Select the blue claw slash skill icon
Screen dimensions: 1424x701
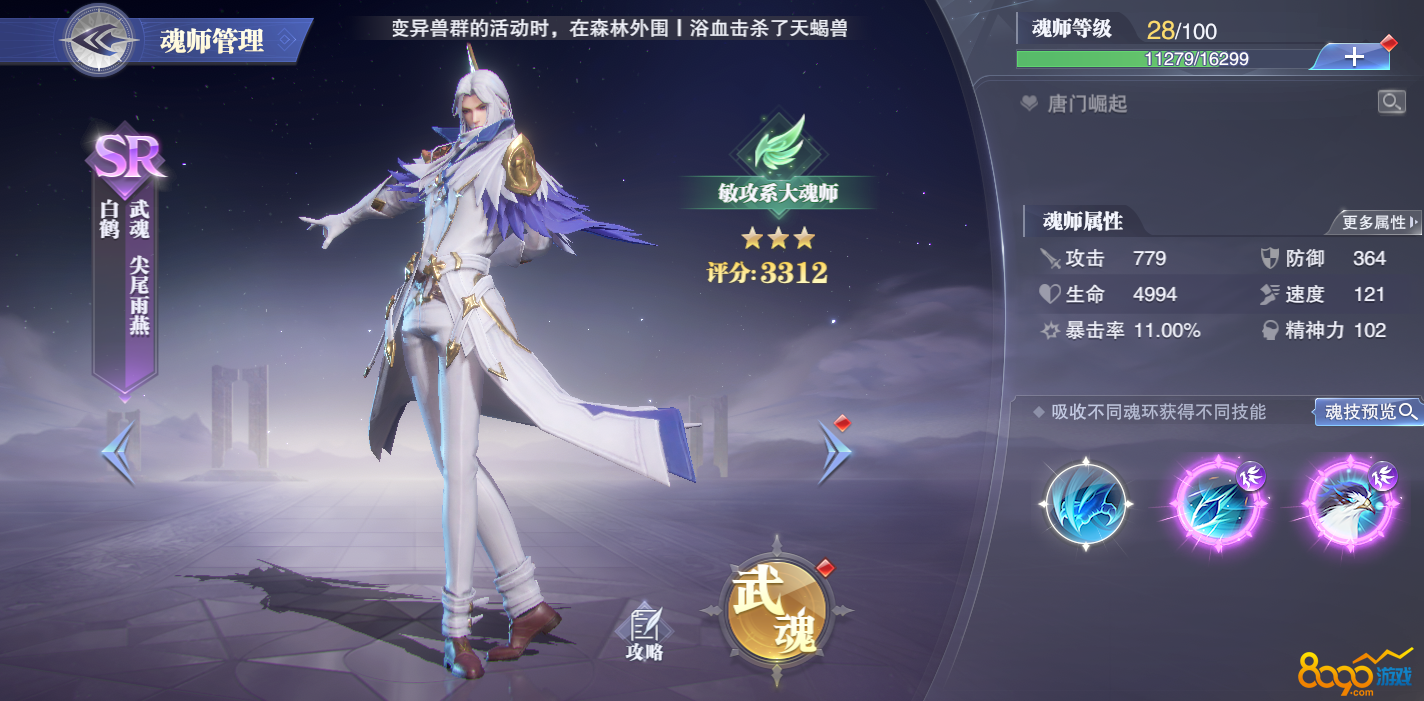(x=1086, y=504)
